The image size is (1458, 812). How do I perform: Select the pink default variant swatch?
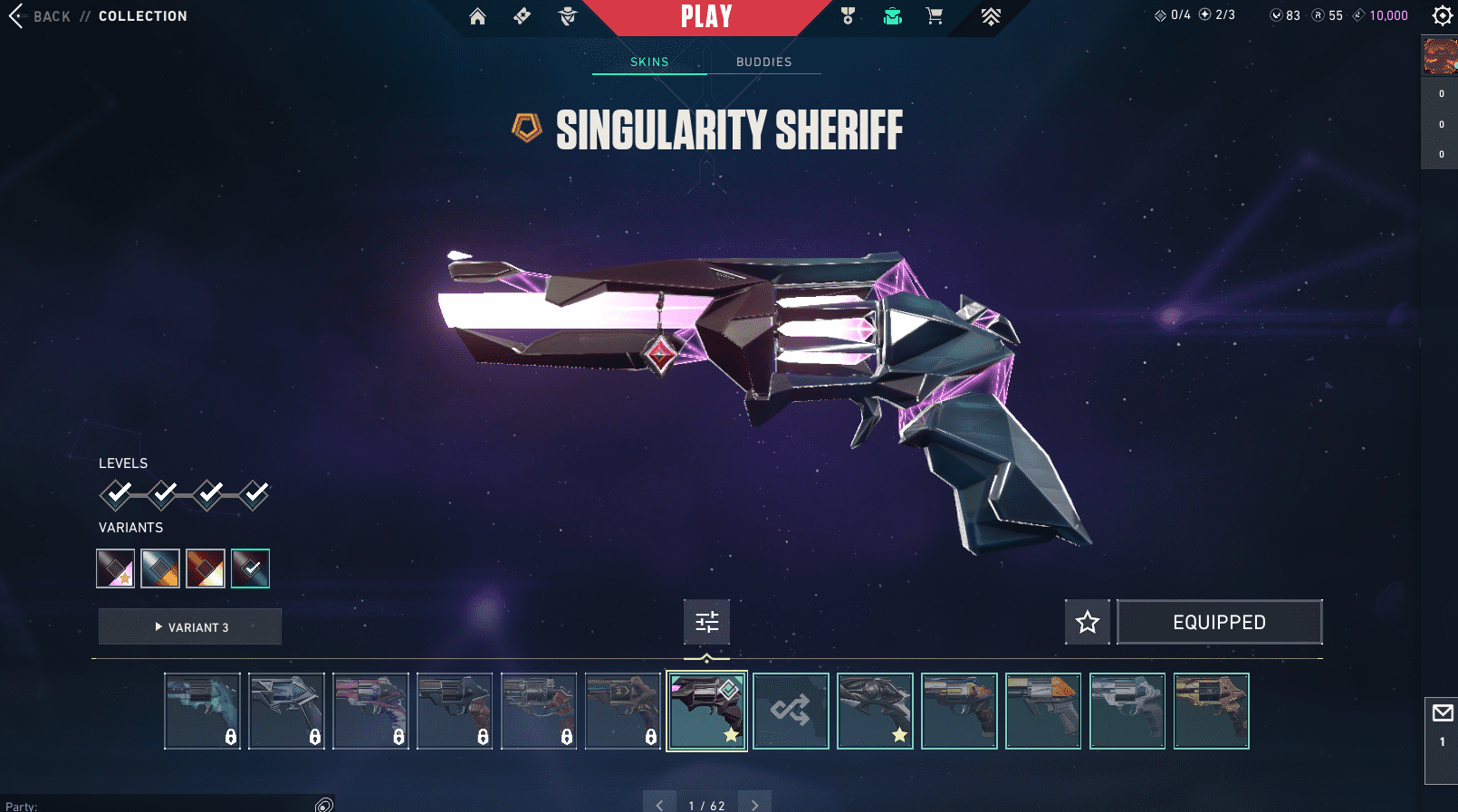[116, 568]
